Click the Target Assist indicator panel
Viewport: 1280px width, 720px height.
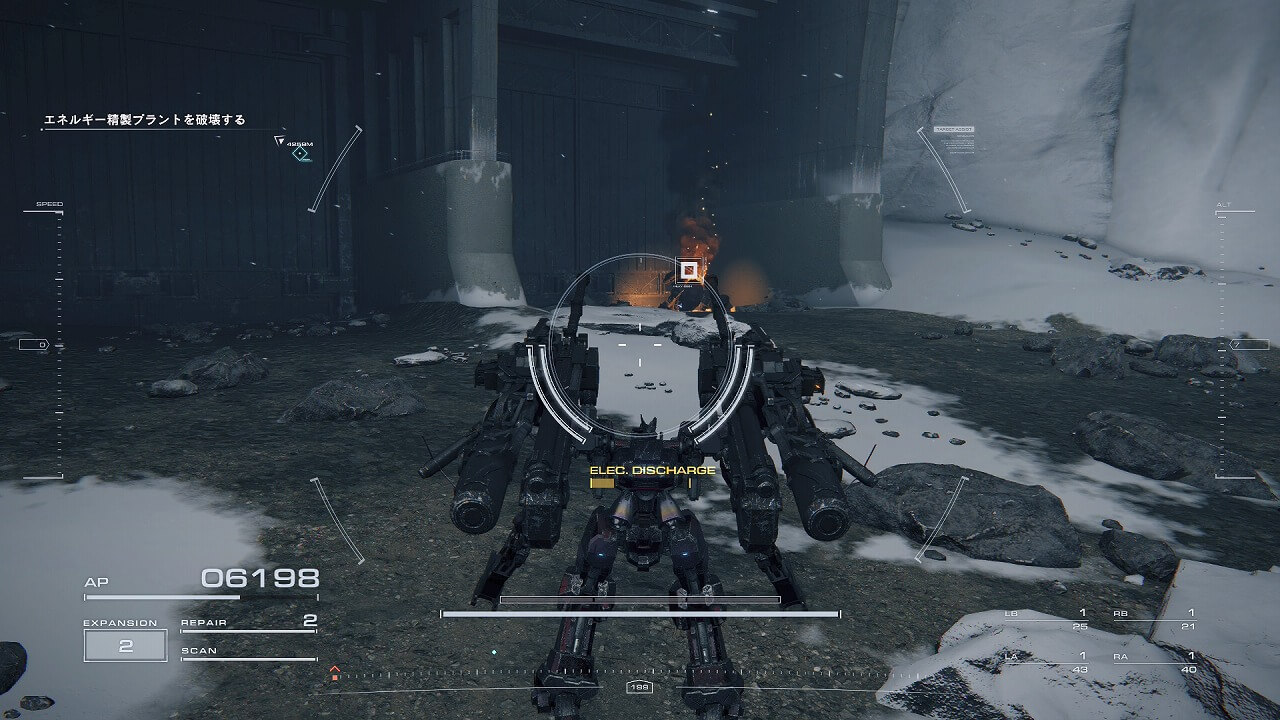click(953, 140)
